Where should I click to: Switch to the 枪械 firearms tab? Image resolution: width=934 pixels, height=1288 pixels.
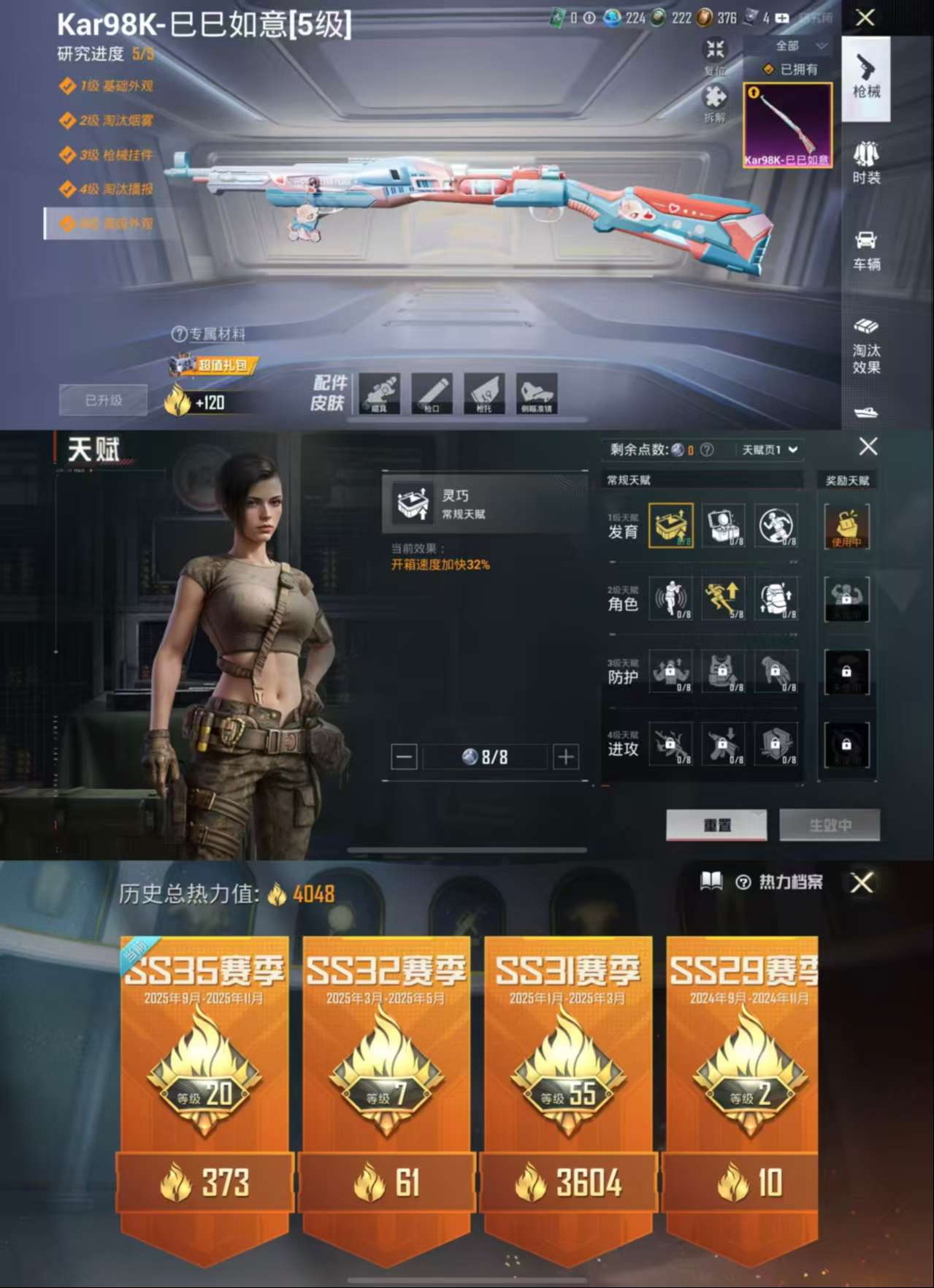pyautogui.click(x=866, y=77)
